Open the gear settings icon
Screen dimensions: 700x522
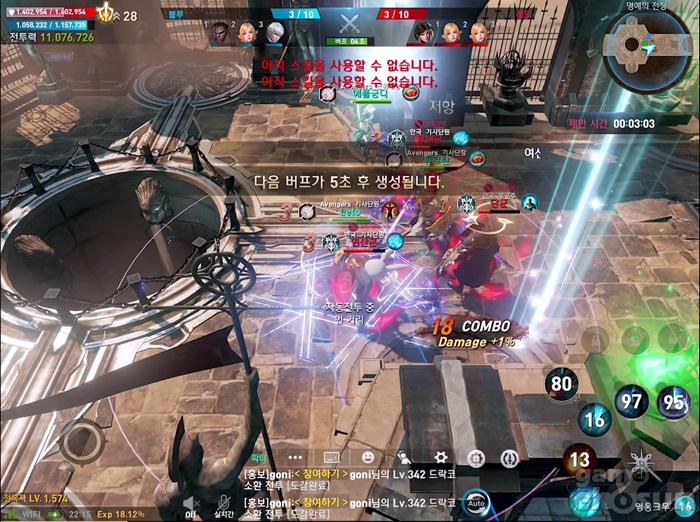(x=440, y=456)
